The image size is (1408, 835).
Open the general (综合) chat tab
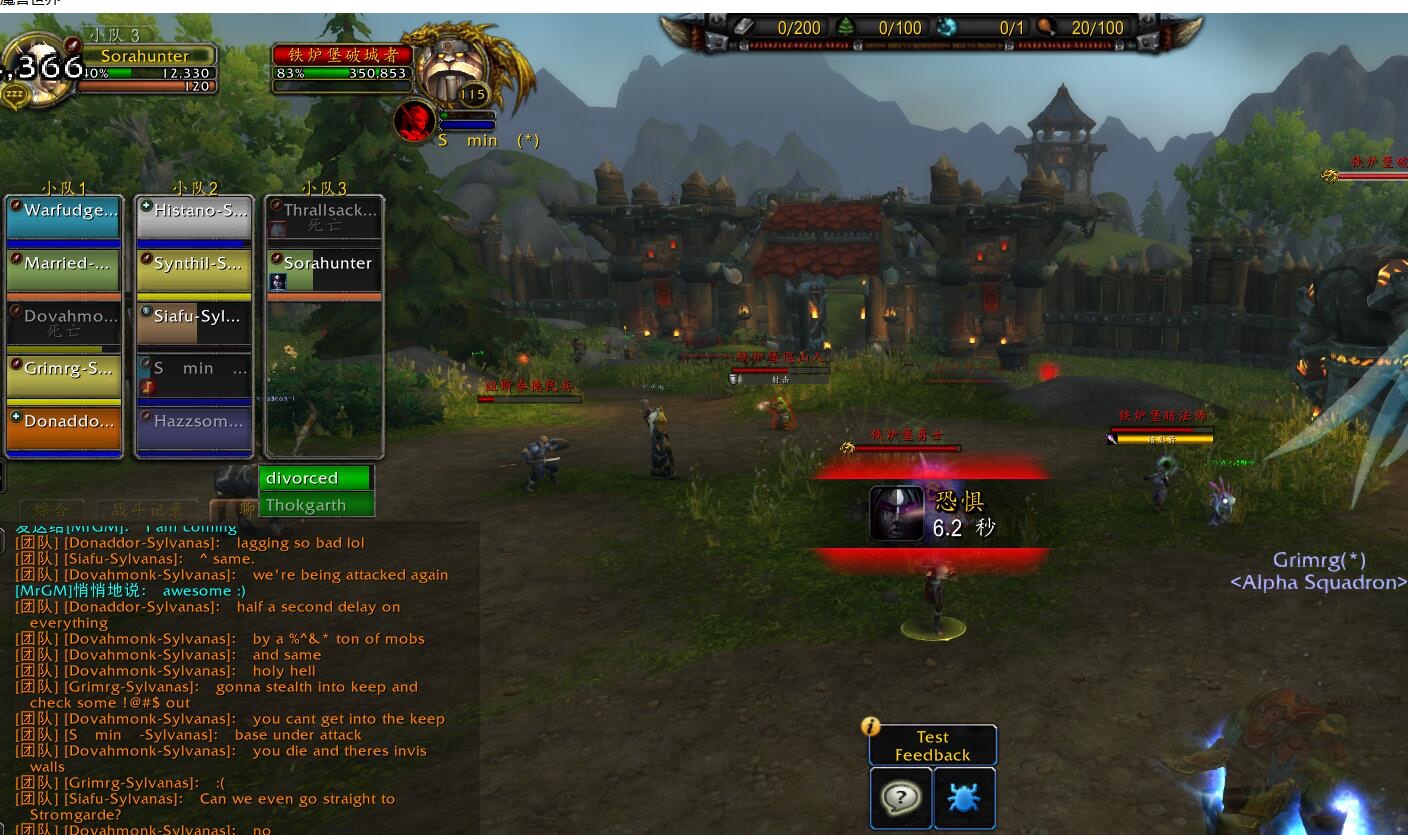50,510
